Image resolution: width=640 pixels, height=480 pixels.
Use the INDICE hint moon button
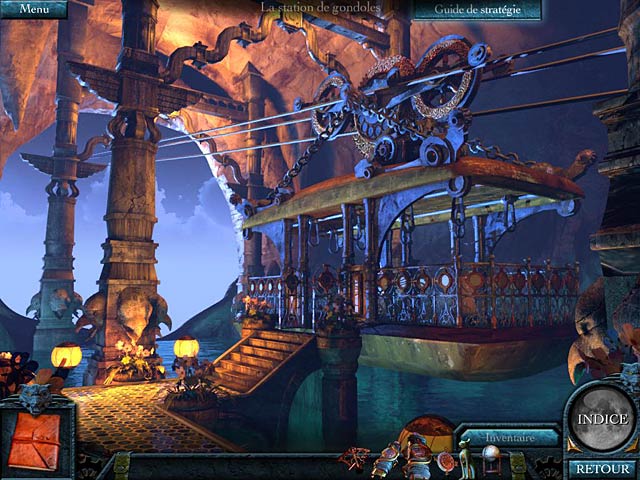(x=603, y=418)
